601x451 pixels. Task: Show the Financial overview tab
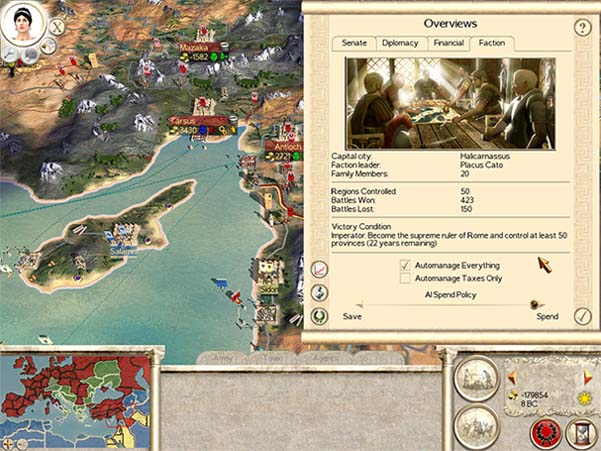tap(447, 43)
